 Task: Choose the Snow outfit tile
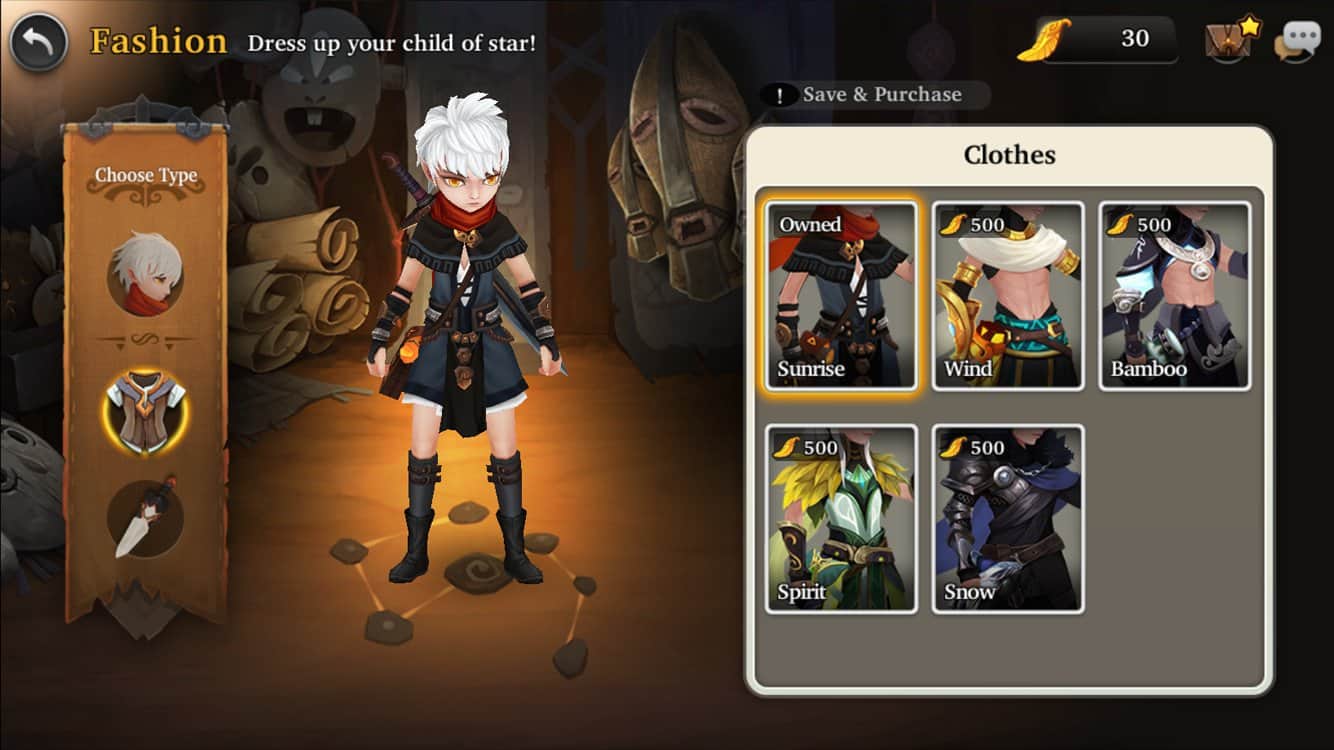(x=1008, y=519)
